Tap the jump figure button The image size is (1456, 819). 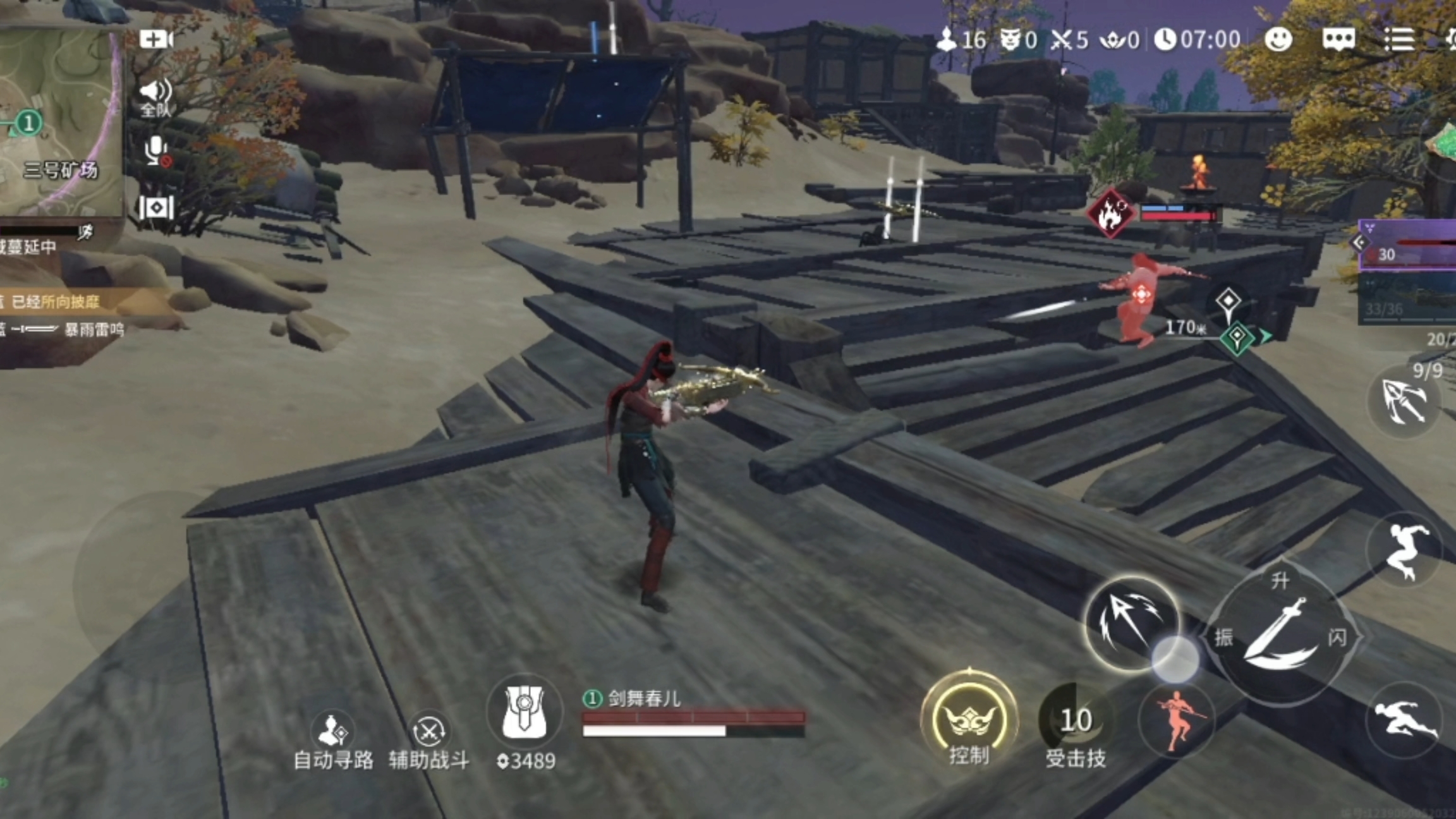point(1404,551)
